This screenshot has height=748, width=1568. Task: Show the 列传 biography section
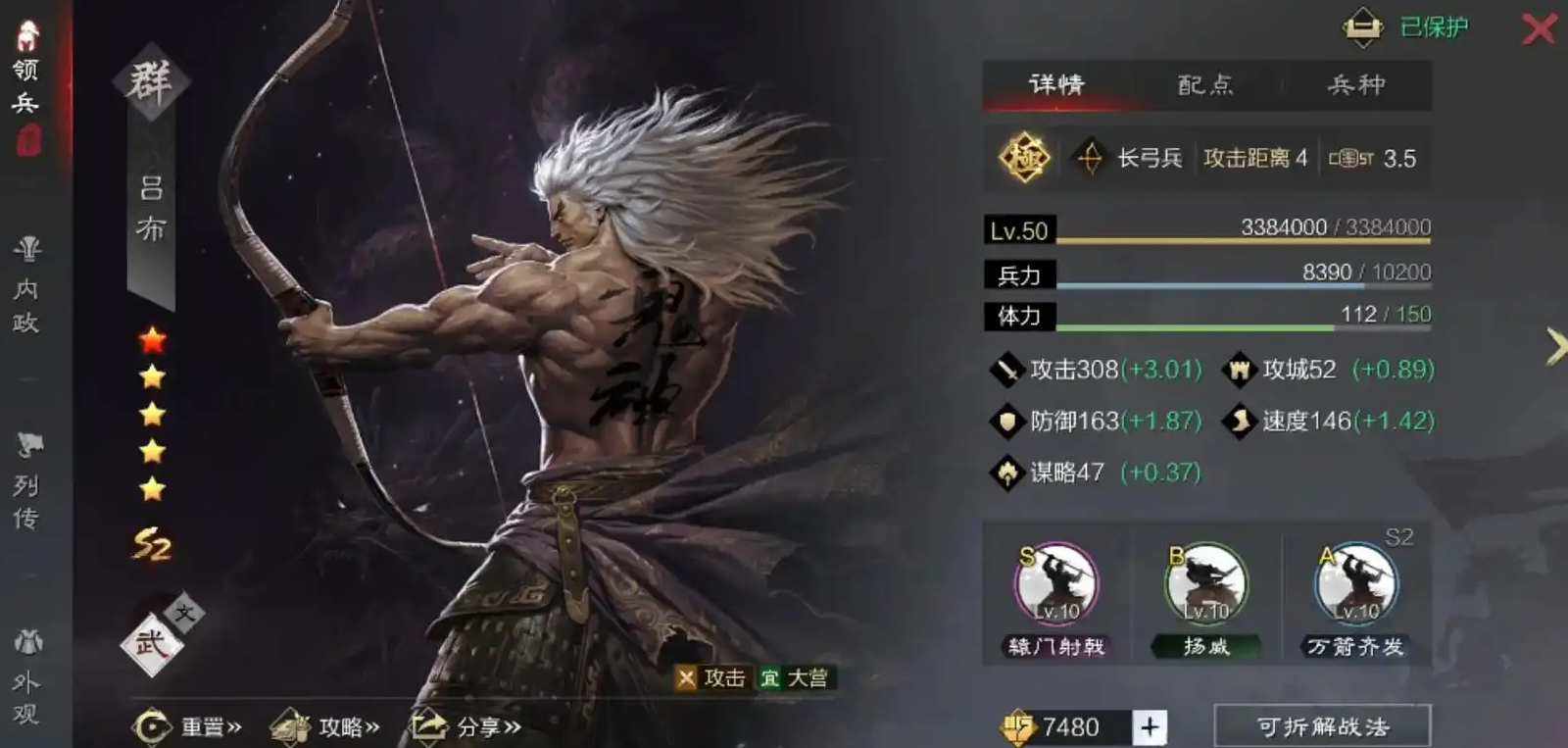(27, 485)
